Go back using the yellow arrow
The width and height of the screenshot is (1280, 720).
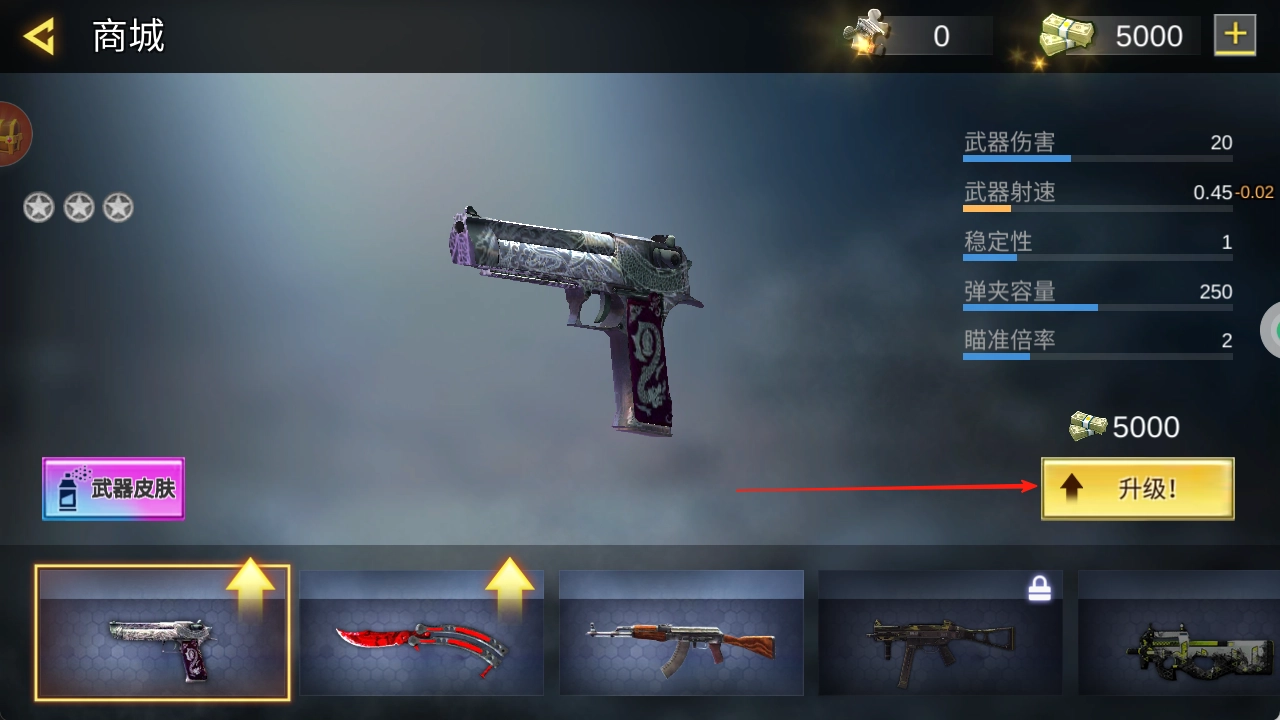click(39, 37)
